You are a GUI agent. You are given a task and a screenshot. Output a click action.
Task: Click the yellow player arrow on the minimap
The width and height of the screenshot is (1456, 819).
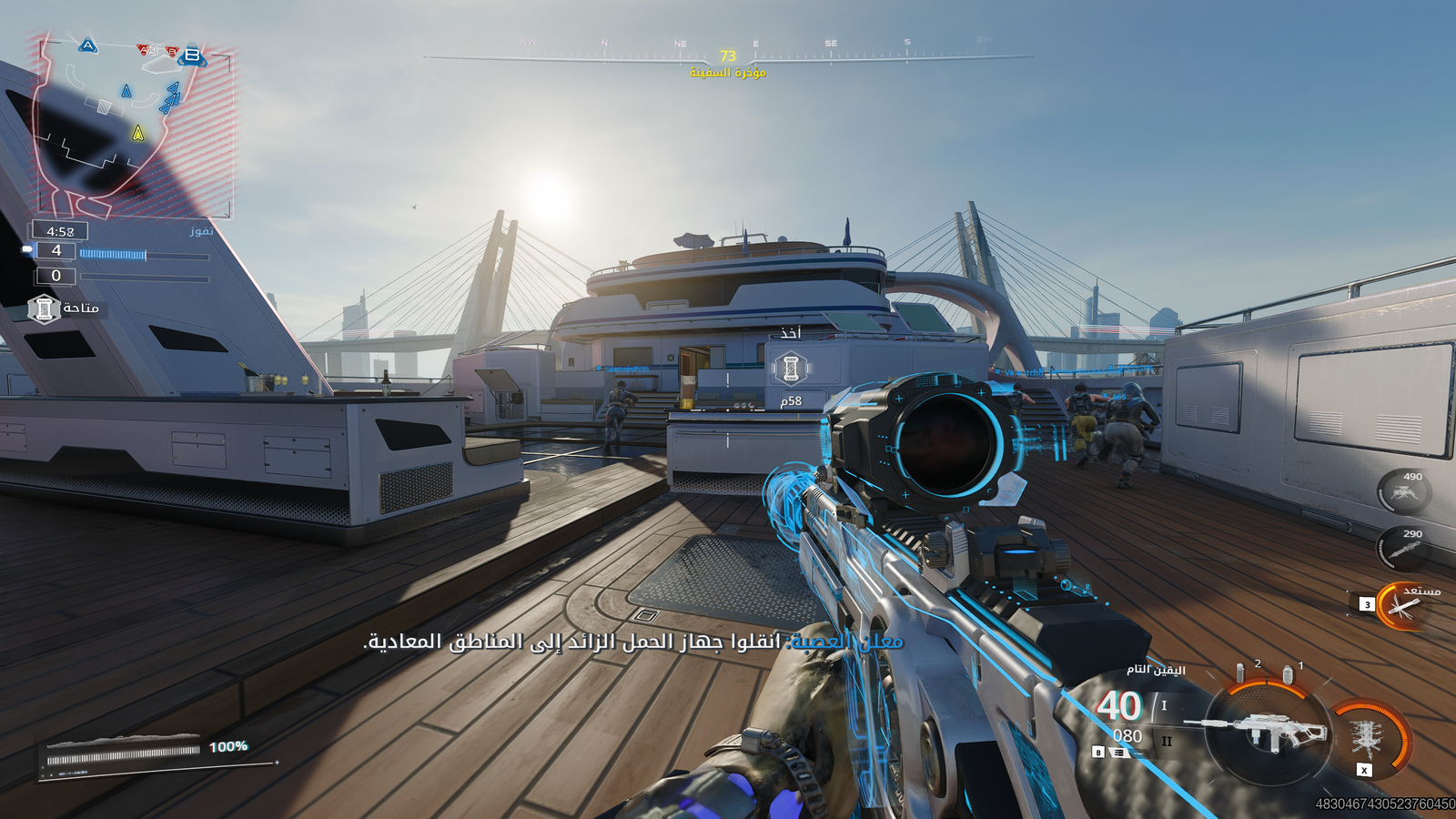click(x=138, y=133)
